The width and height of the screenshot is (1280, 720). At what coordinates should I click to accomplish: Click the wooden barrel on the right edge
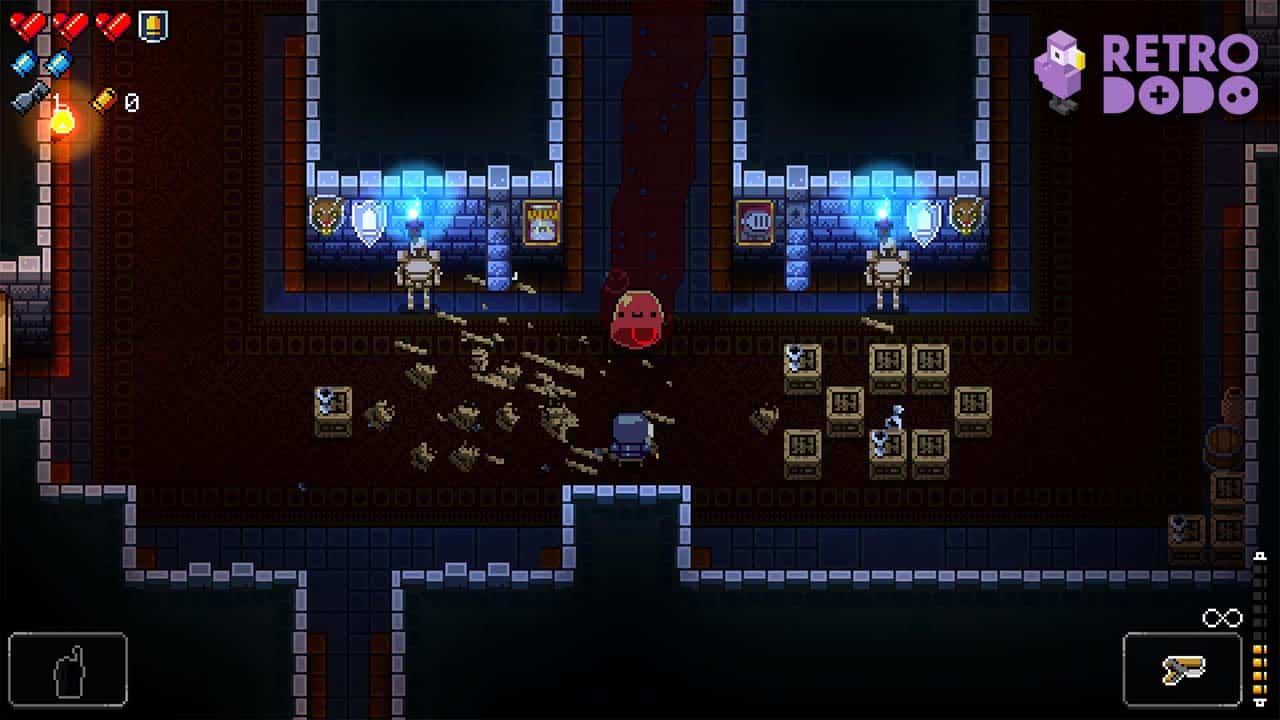tap(1222, 443)
